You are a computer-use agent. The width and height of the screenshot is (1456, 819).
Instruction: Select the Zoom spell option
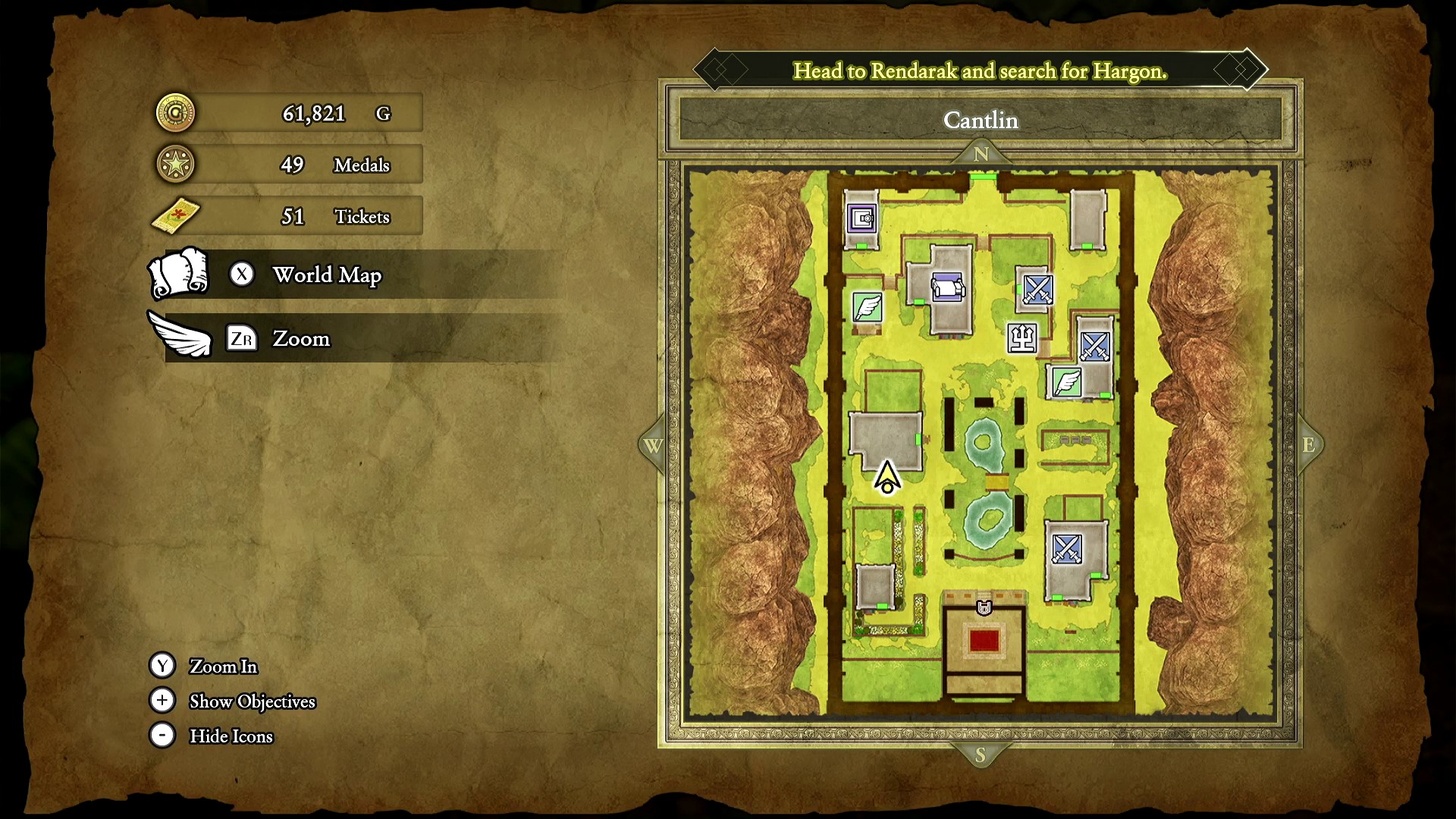pos(301,338)
